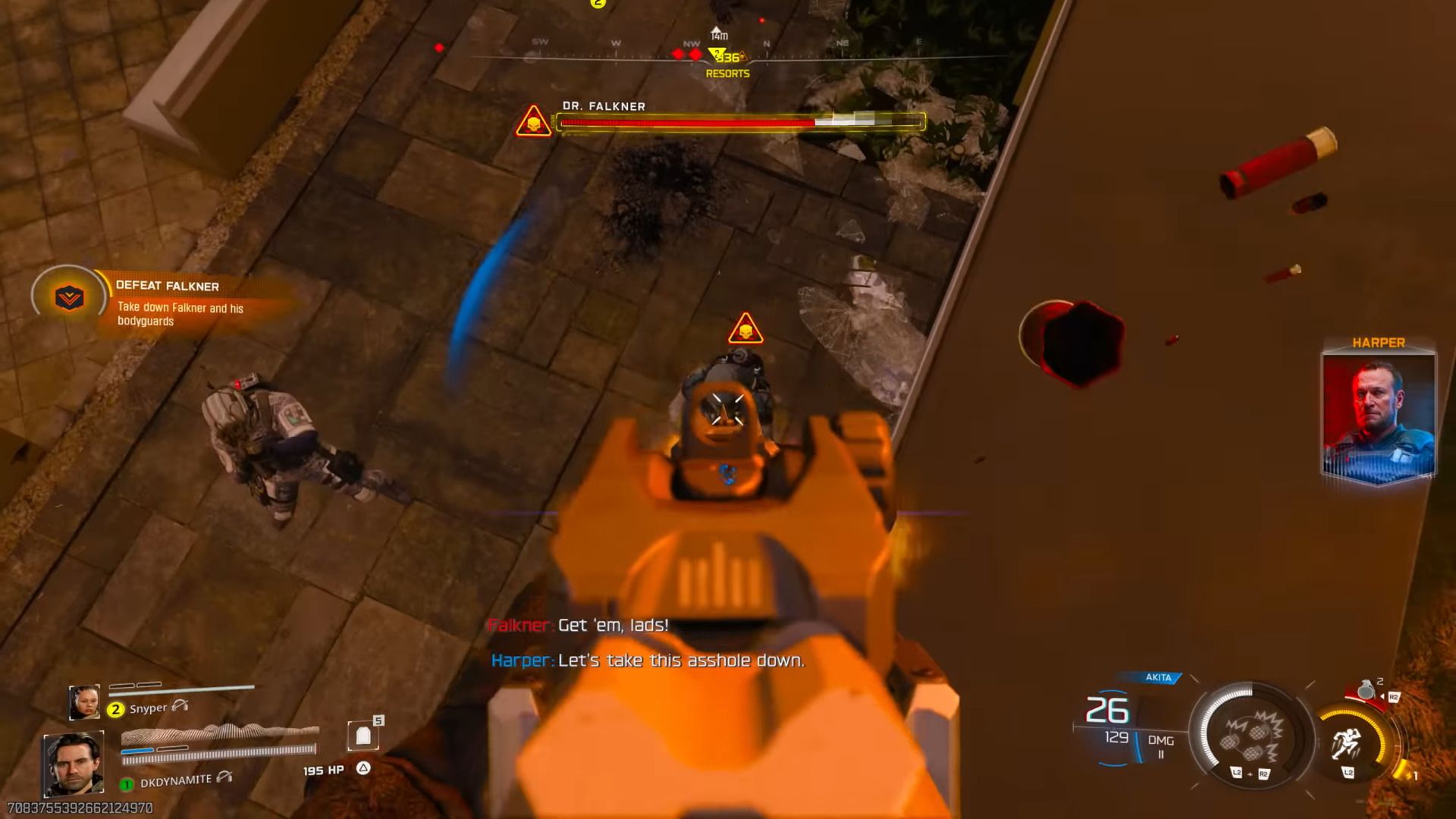Select the Defeat Falkner objective icon
The height and width of the screenshot is (819, 1456).
pyautogui.click(x=67, y=296)
